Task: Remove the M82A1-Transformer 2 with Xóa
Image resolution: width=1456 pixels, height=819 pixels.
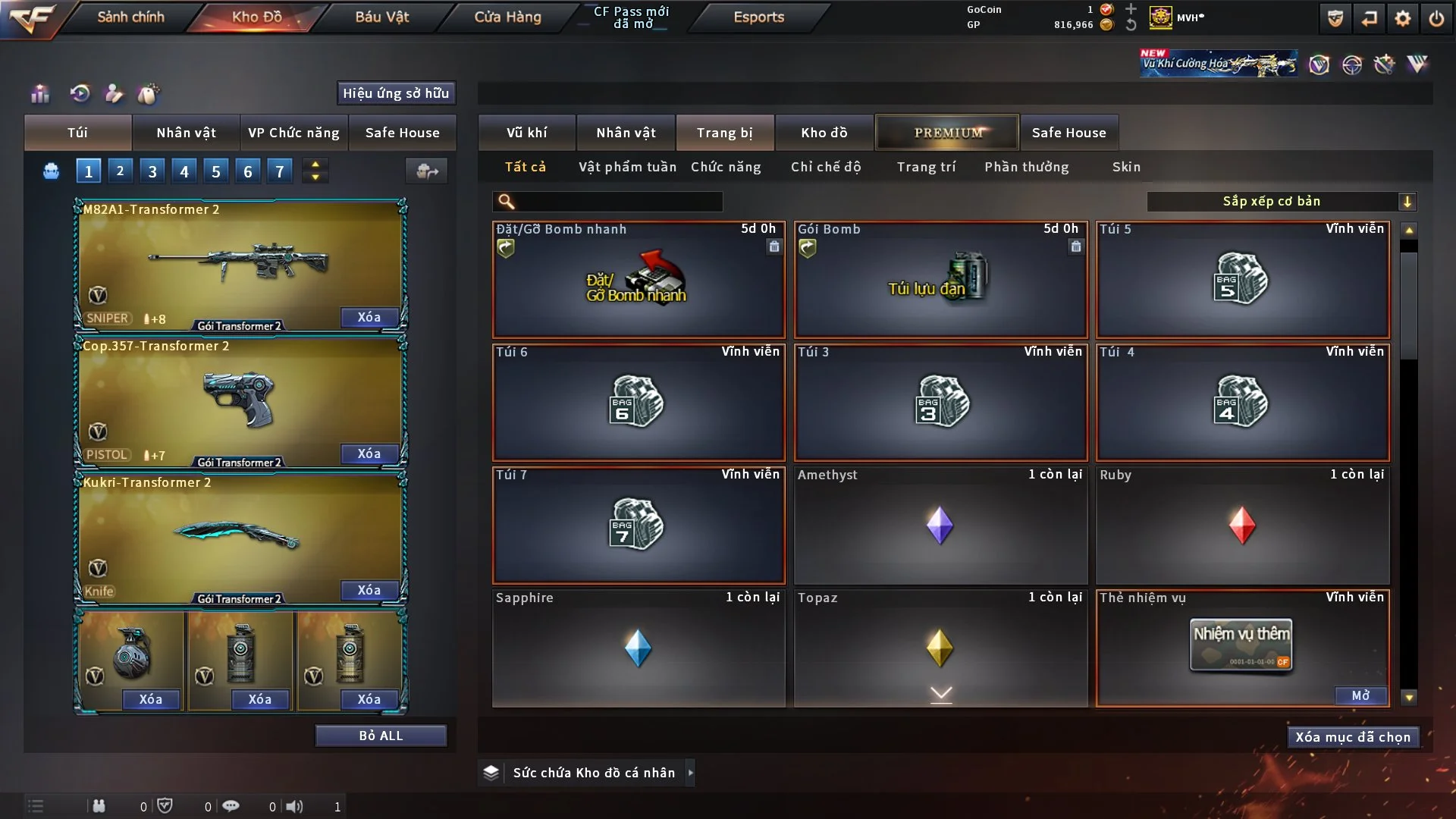Action: (x=369, y=317)
